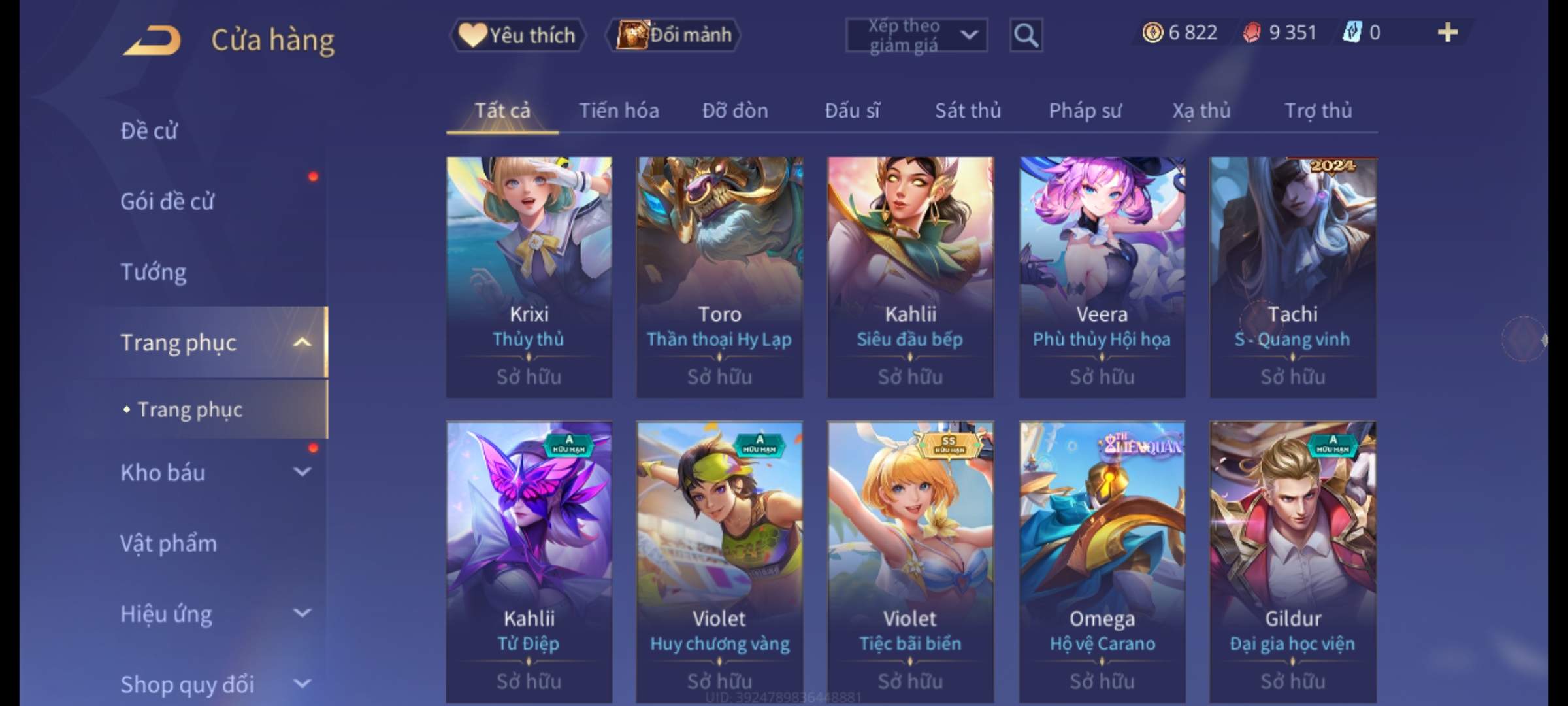Add currency with the plus button
1568x706 pixels.
(x=1447, y=33)
